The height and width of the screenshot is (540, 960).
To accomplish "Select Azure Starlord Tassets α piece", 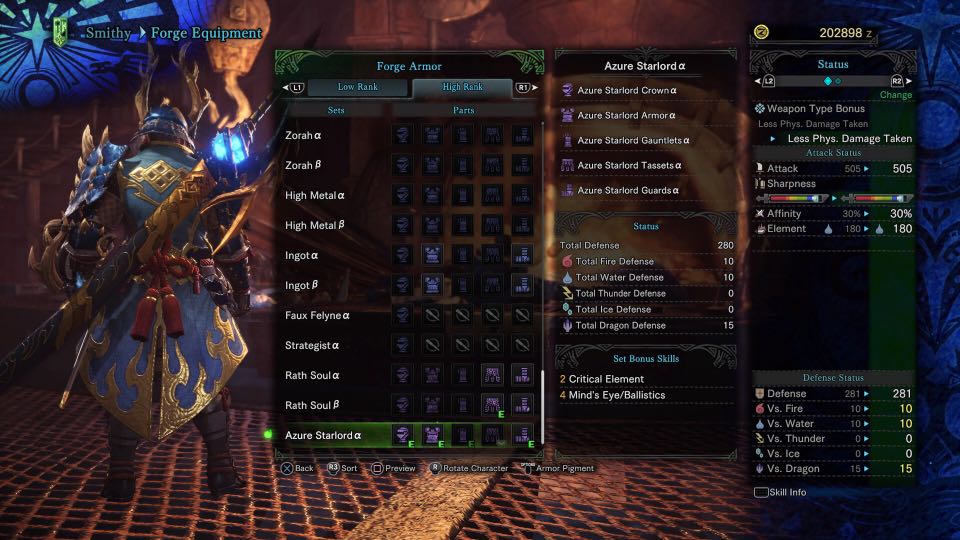I will click(630, 165).
